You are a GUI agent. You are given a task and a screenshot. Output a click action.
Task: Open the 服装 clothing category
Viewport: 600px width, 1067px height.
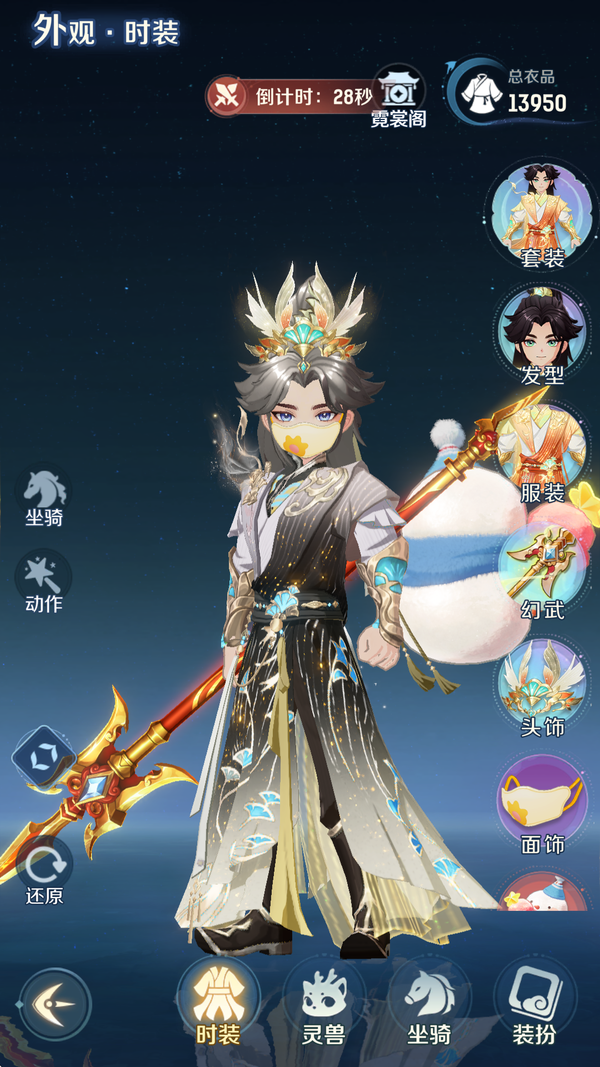click(541, 451)
